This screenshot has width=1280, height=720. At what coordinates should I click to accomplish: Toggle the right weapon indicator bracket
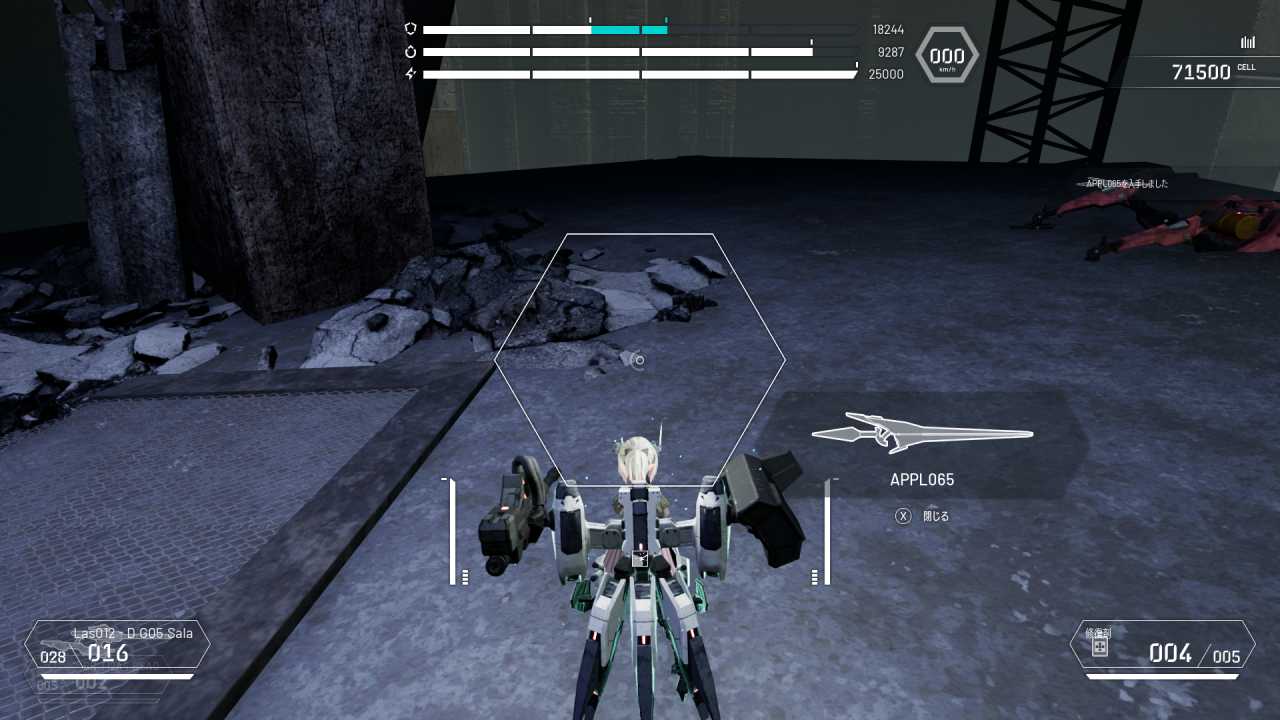(825, 530)
